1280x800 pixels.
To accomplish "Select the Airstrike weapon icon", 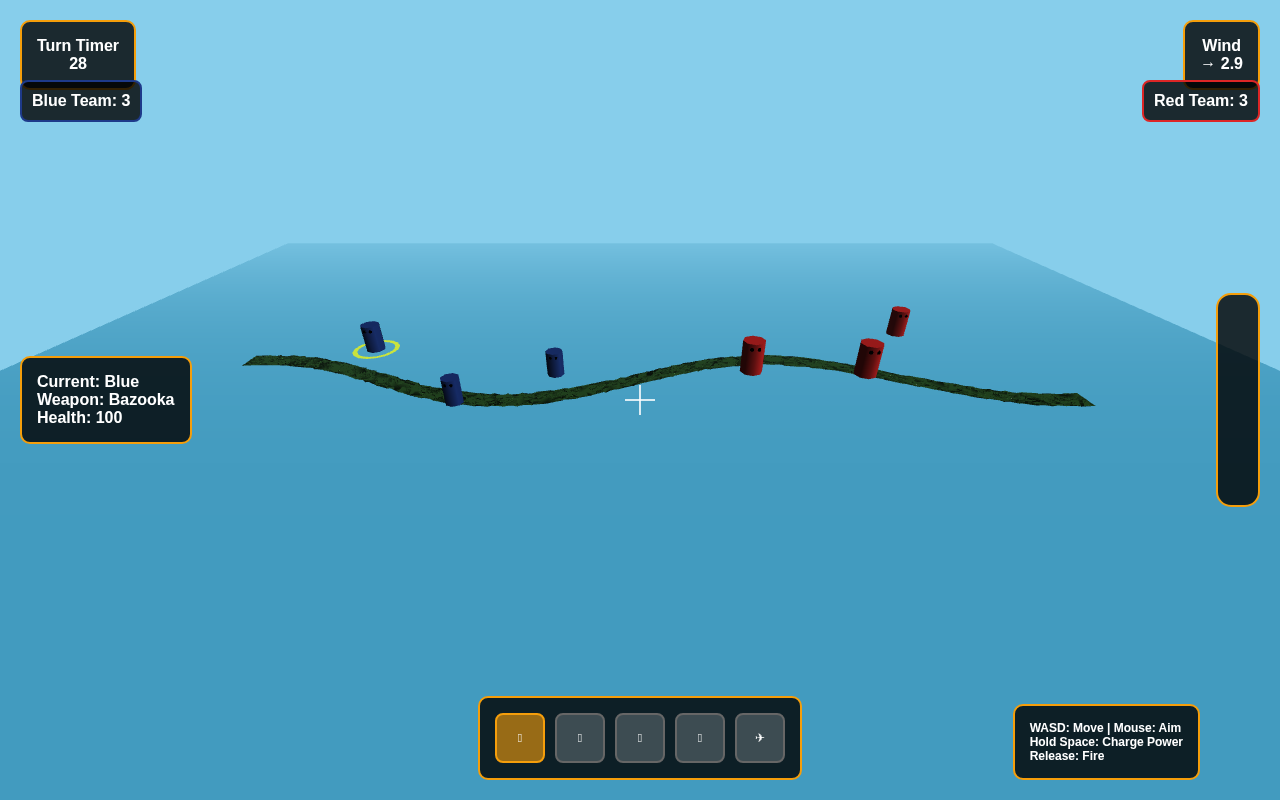I will (760, 737).
